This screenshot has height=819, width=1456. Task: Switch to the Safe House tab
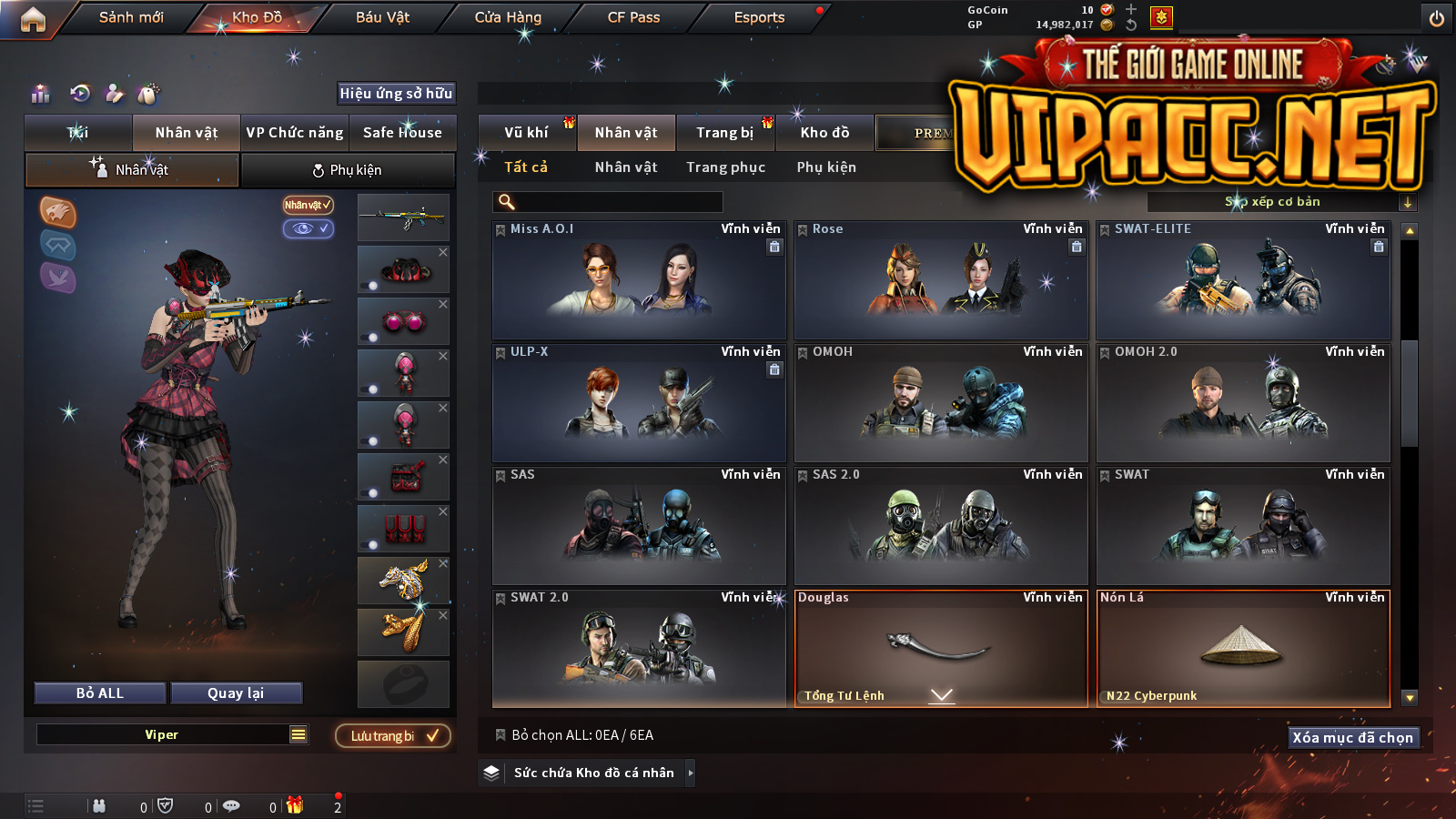402,133
